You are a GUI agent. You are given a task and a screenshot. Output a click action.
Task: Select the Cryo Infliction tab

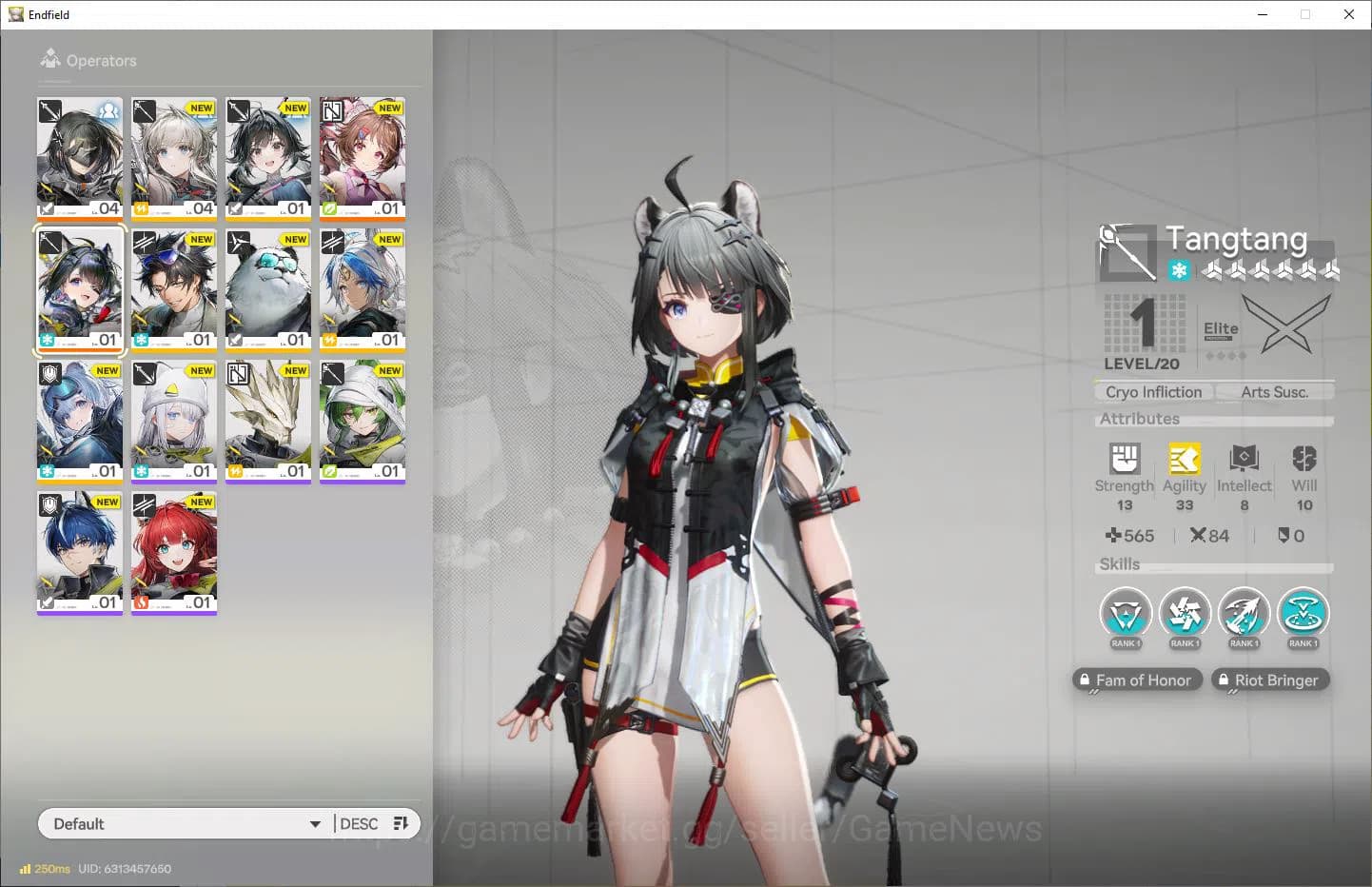pyautogui.click(x=1152, y=391)
